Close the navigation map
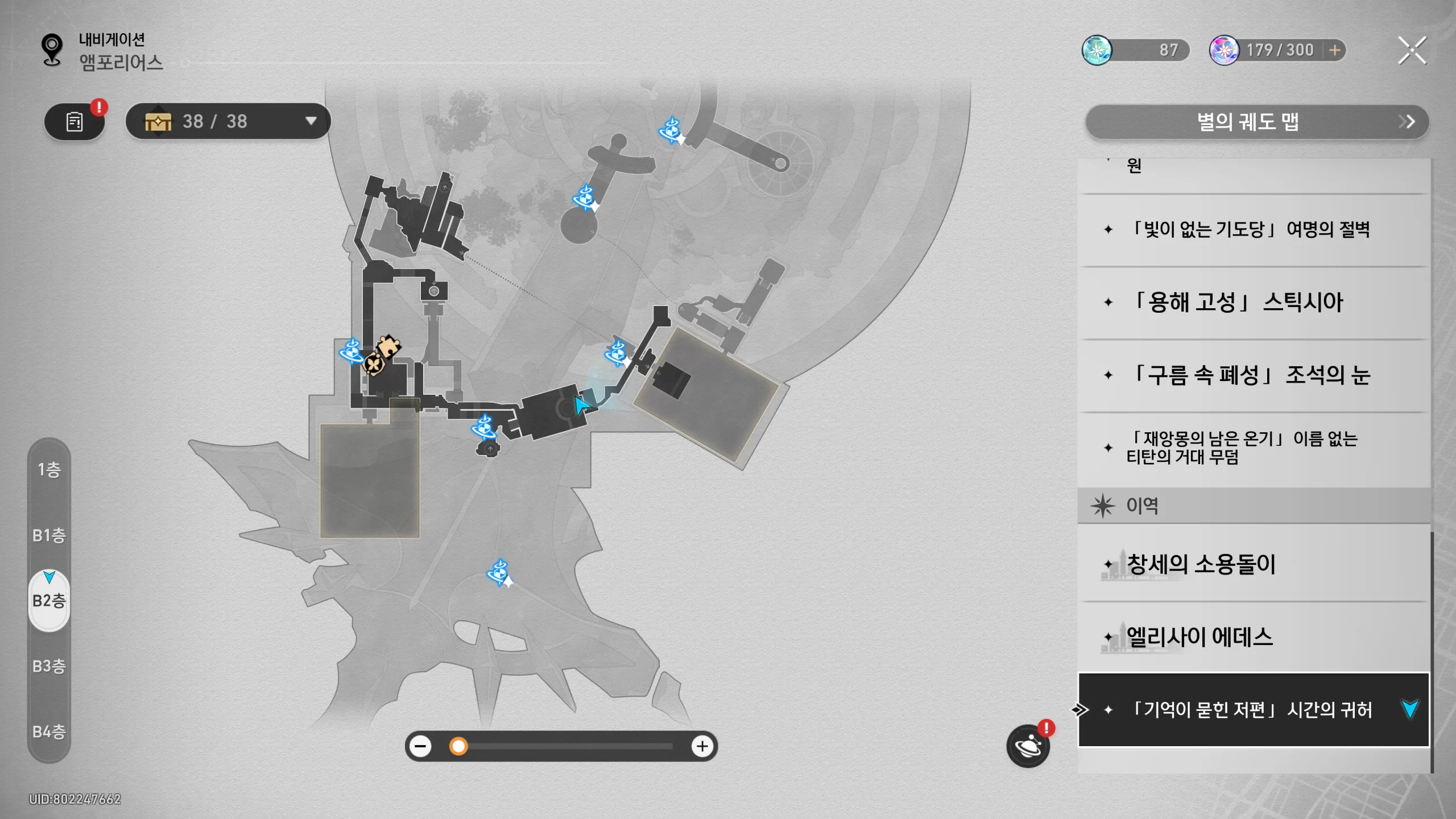 pos(1412,51)
